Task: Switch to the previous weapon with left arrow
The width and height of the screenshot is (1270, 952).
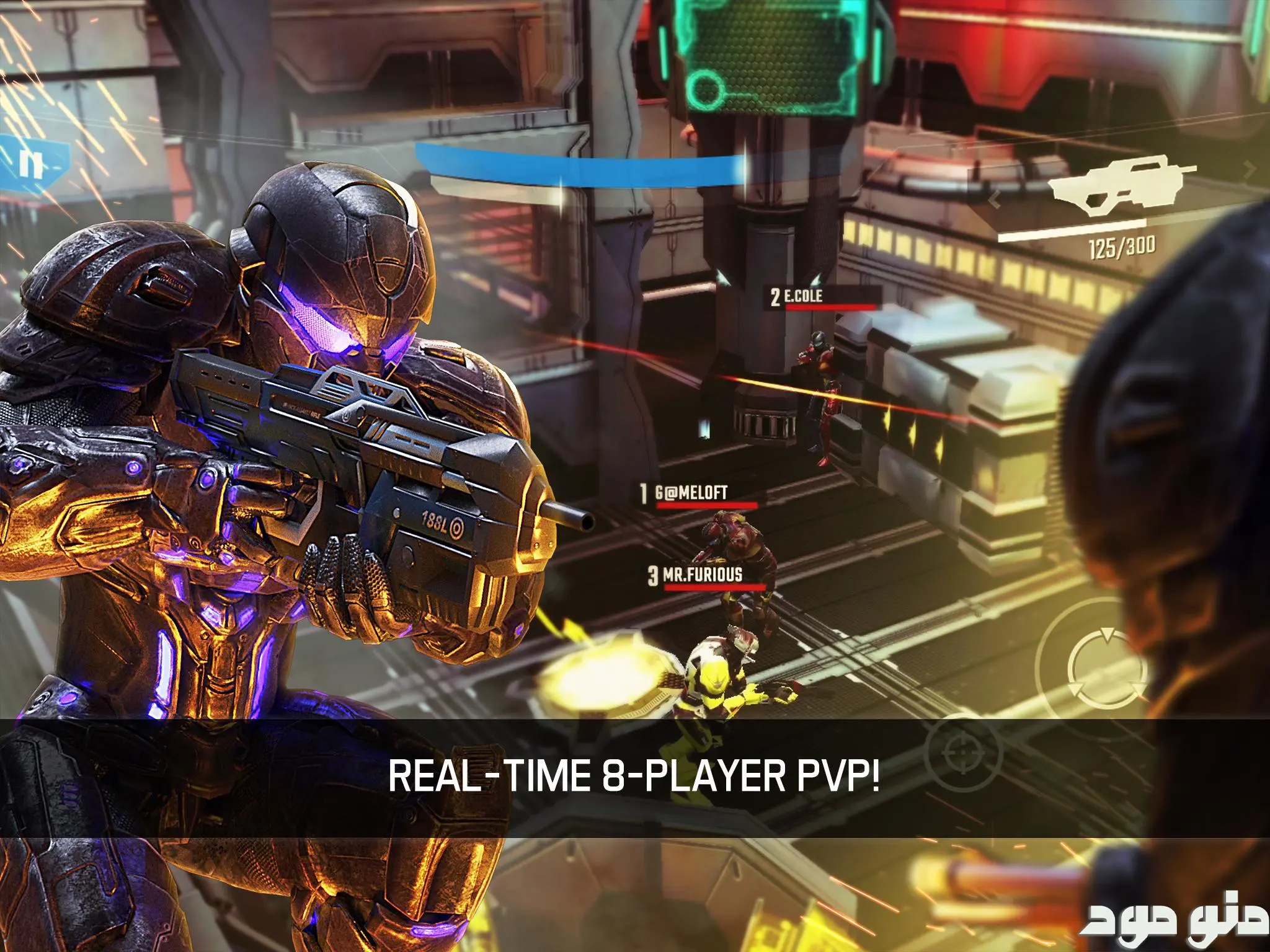Action: [993, 199]
